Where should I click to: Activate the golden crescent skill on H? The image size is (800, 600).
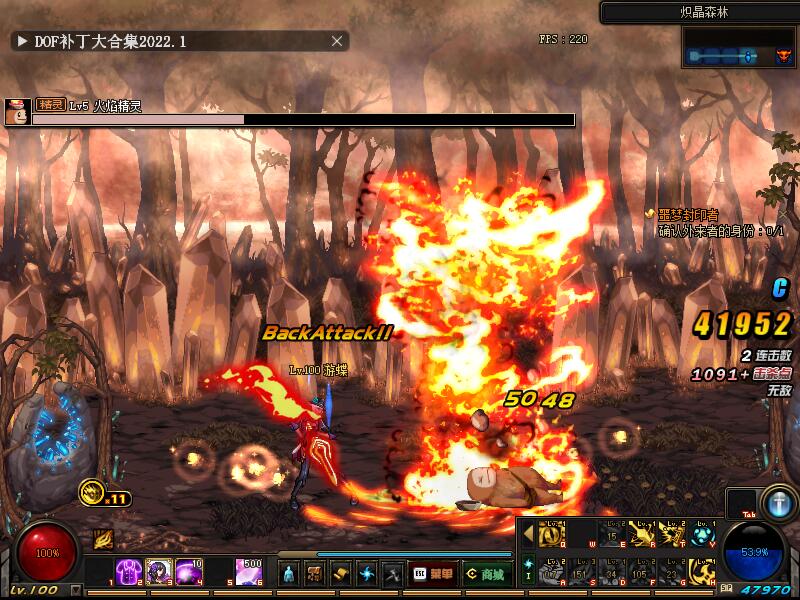703,572
